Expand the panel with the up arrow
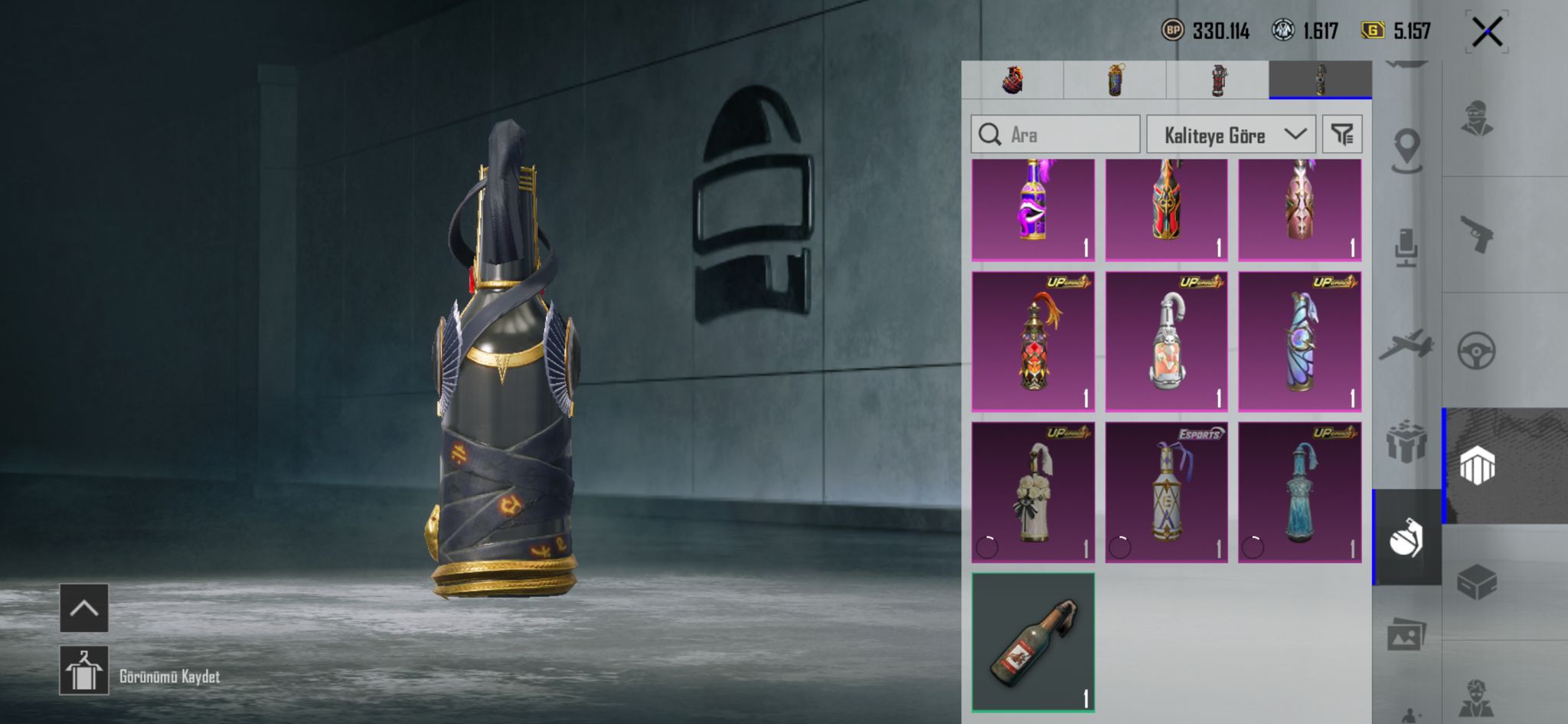Viewport: 1568px width, 724px height. (x=84, y=608)
